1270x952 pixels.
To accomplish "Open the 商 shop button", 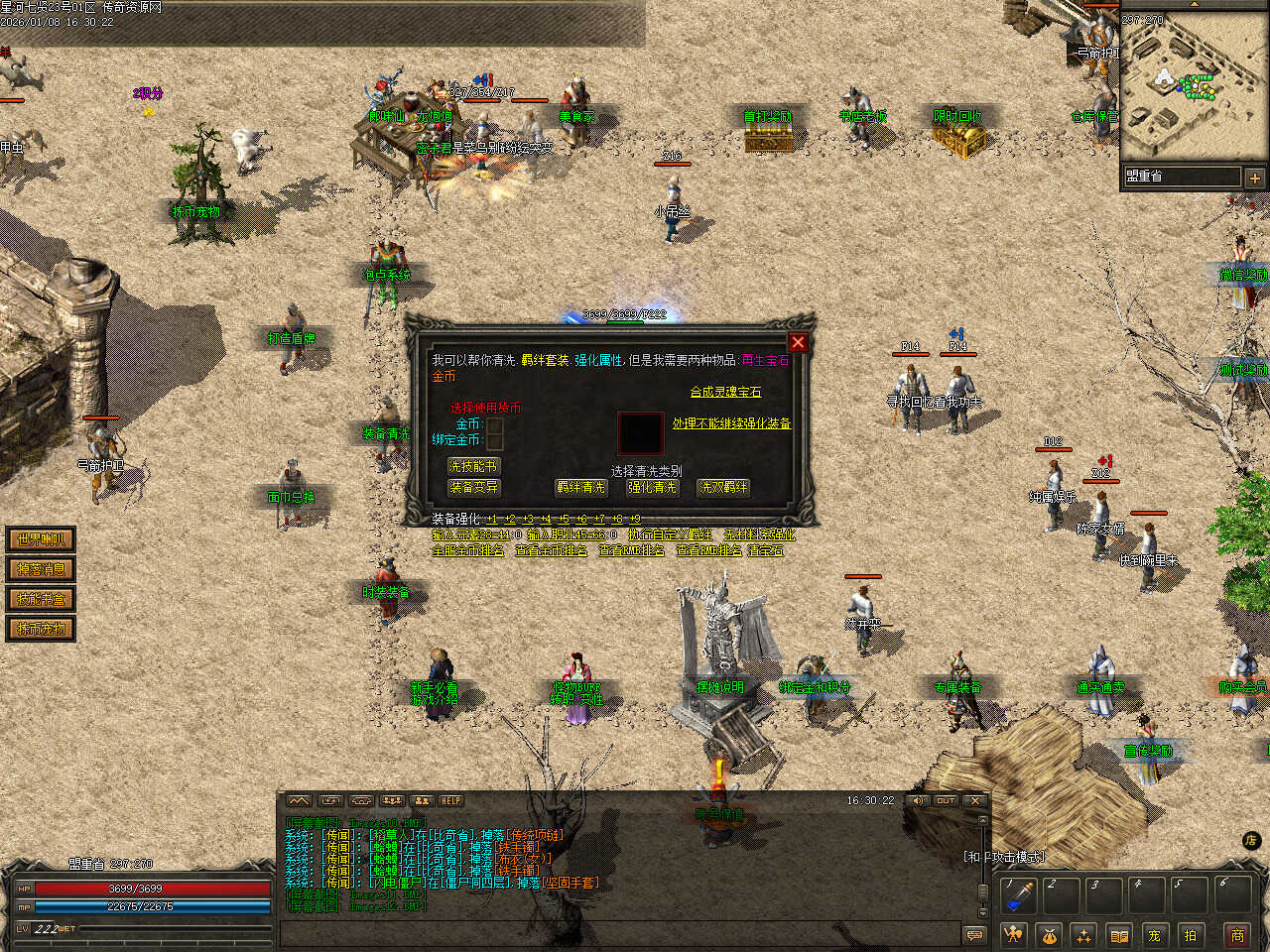I will tap(1237, 935).
